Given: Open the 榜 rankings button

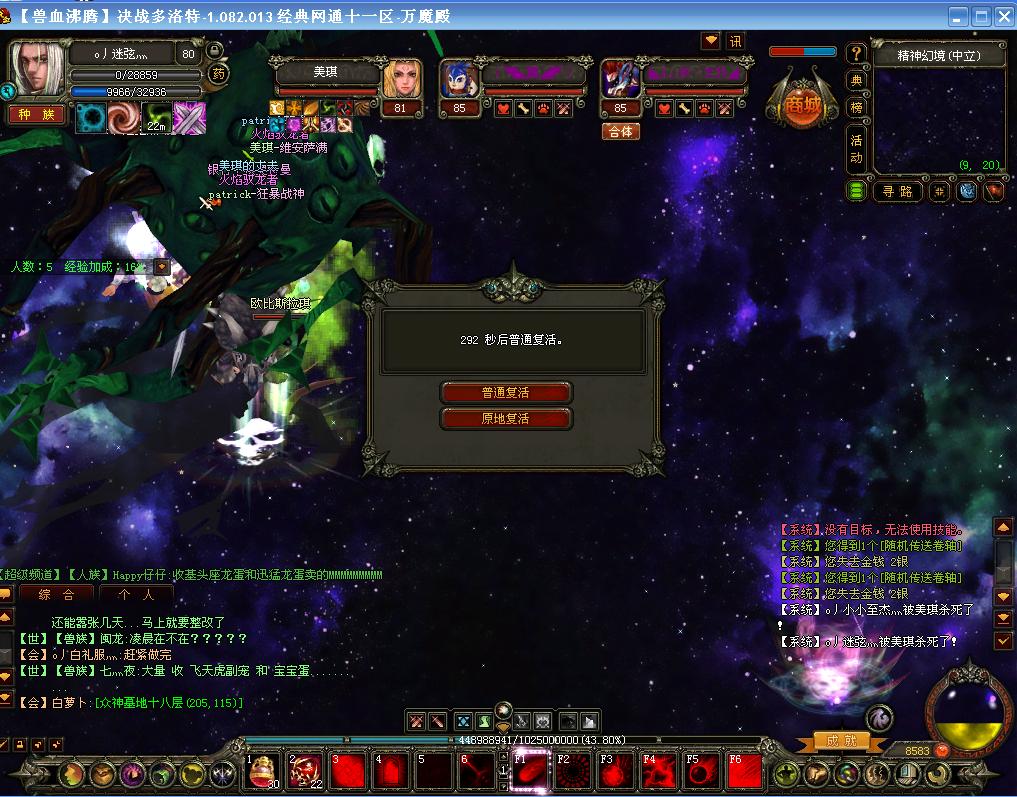Looking at the screenshot, I should coord(856,107).
